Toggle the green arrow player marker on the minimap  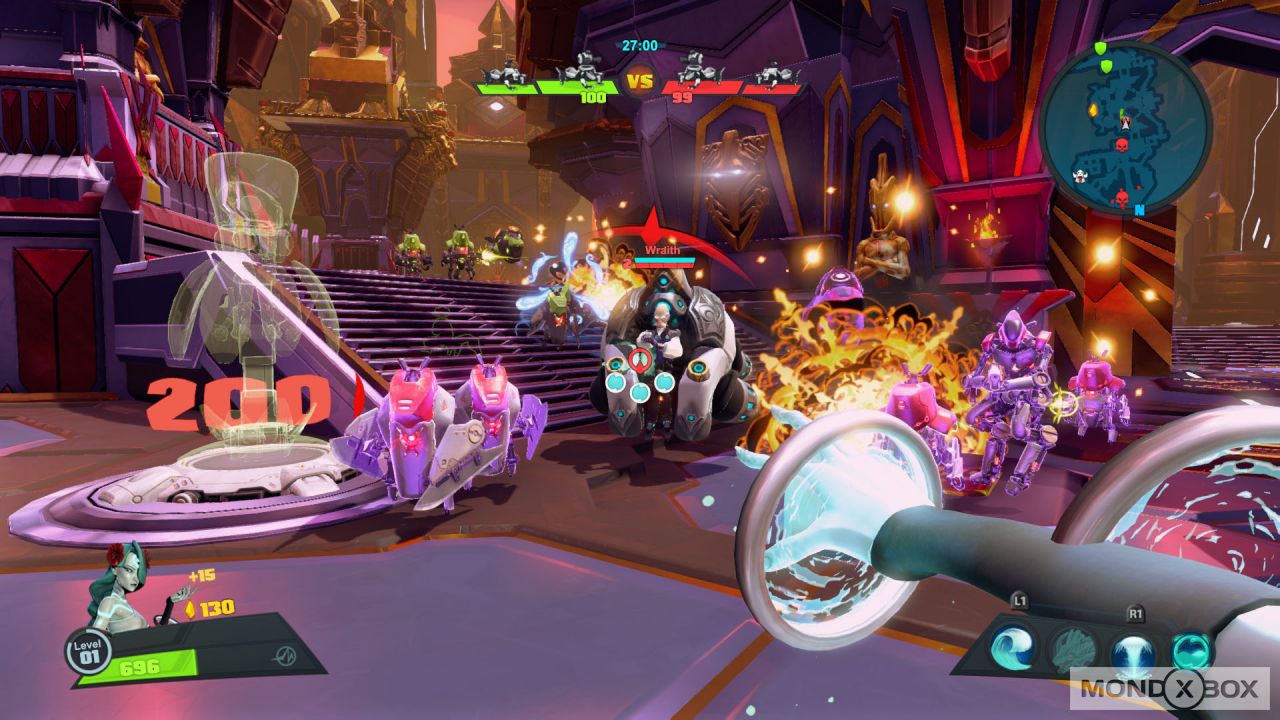point(1124,116)
